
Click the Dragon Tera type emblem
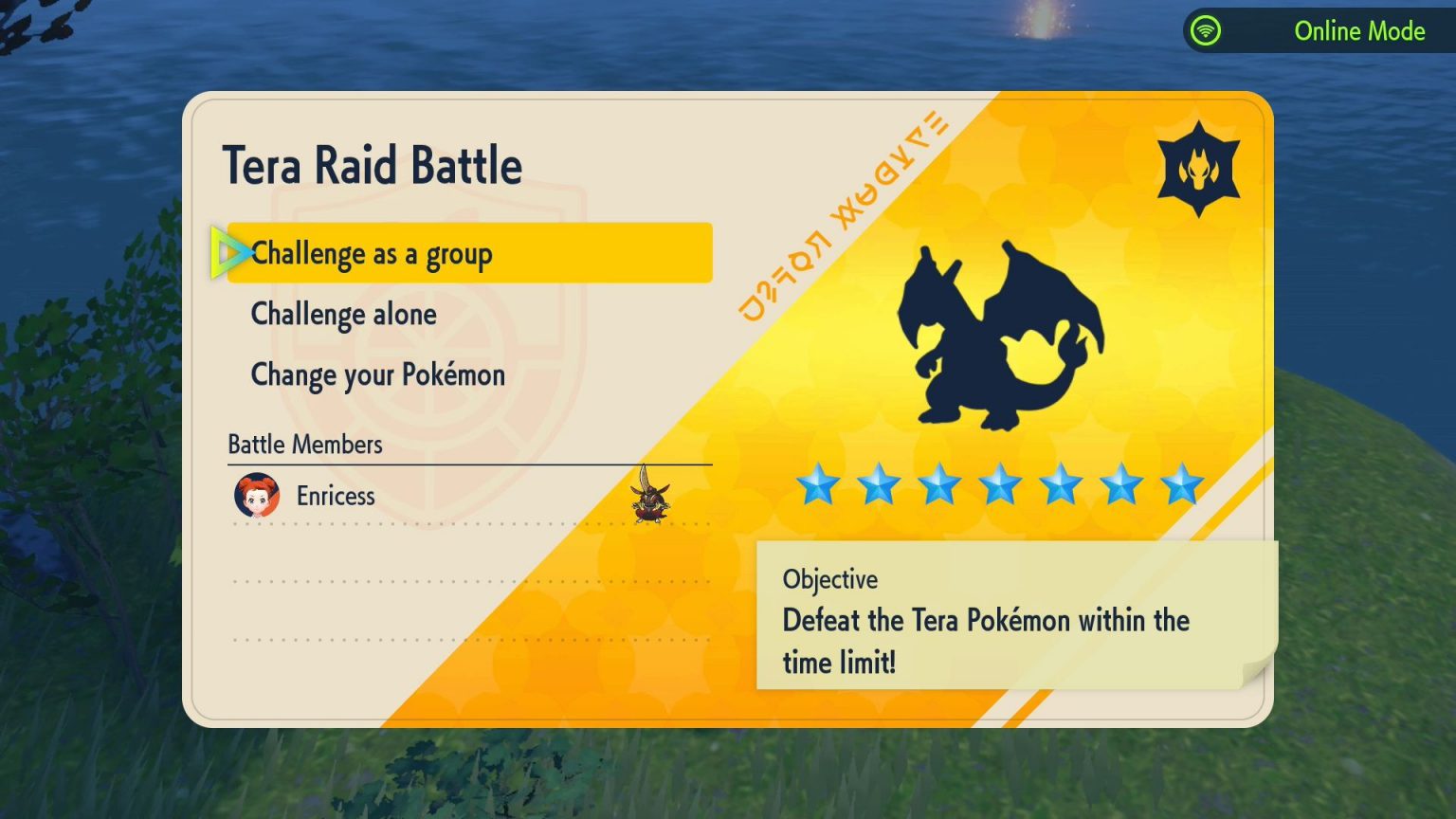pos(1200,168)
